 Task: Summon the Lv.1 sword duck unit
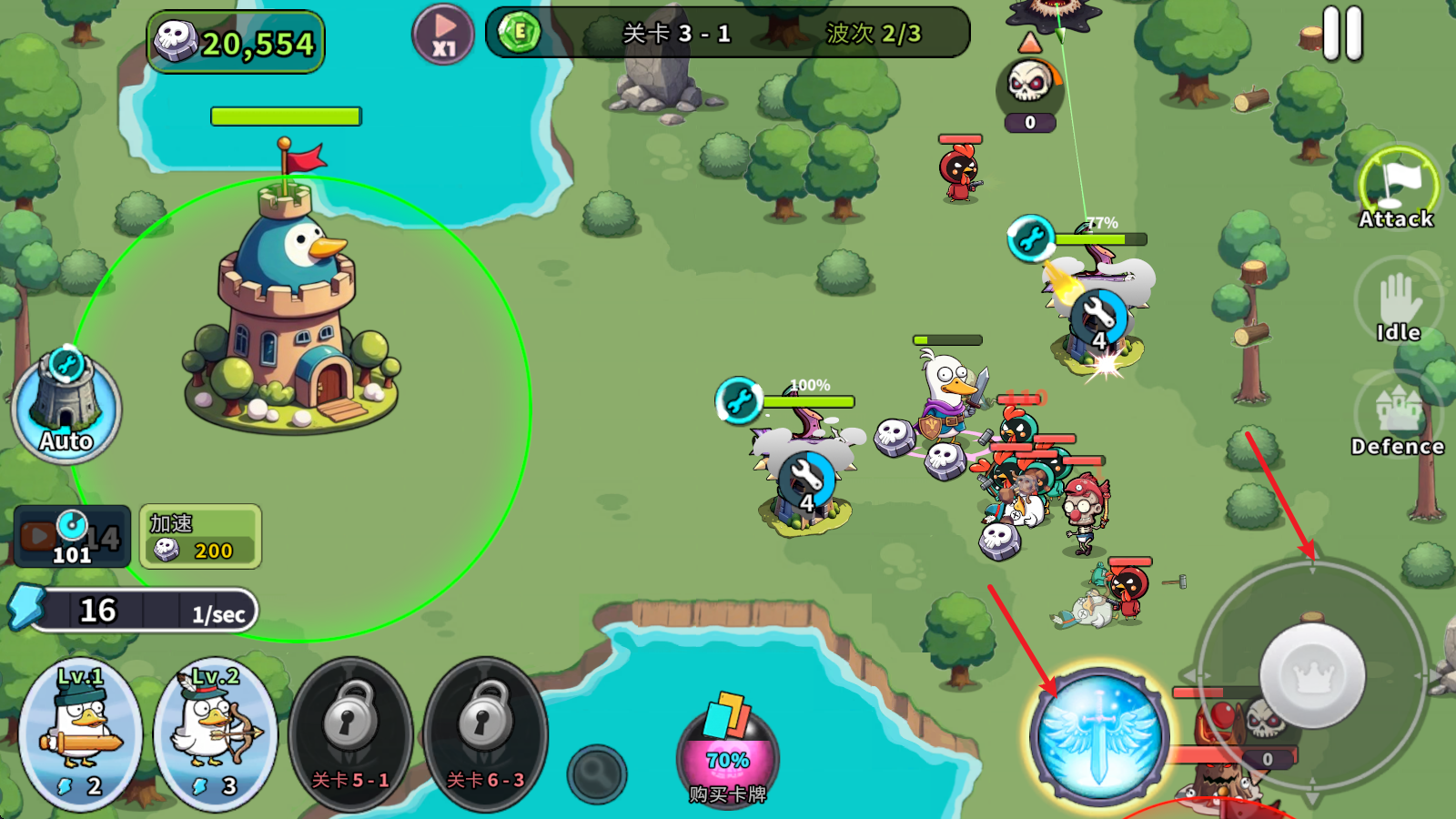pyautogui.click(x=80, y=734)
